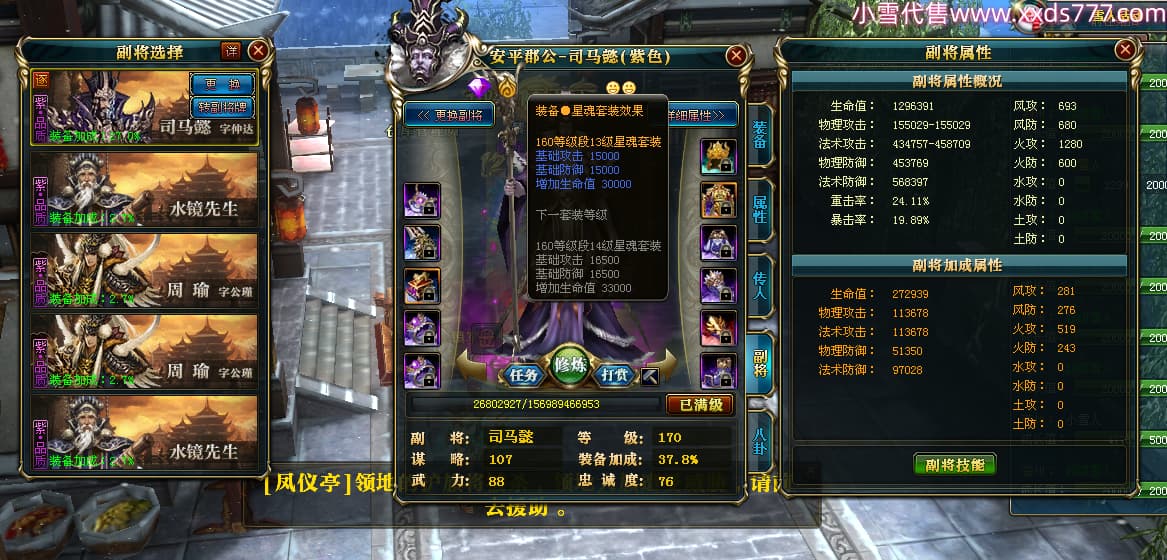Click the 详 button in 副将选择 header
The height and width of the screenshot is (560, 1167).
point(229,51)
